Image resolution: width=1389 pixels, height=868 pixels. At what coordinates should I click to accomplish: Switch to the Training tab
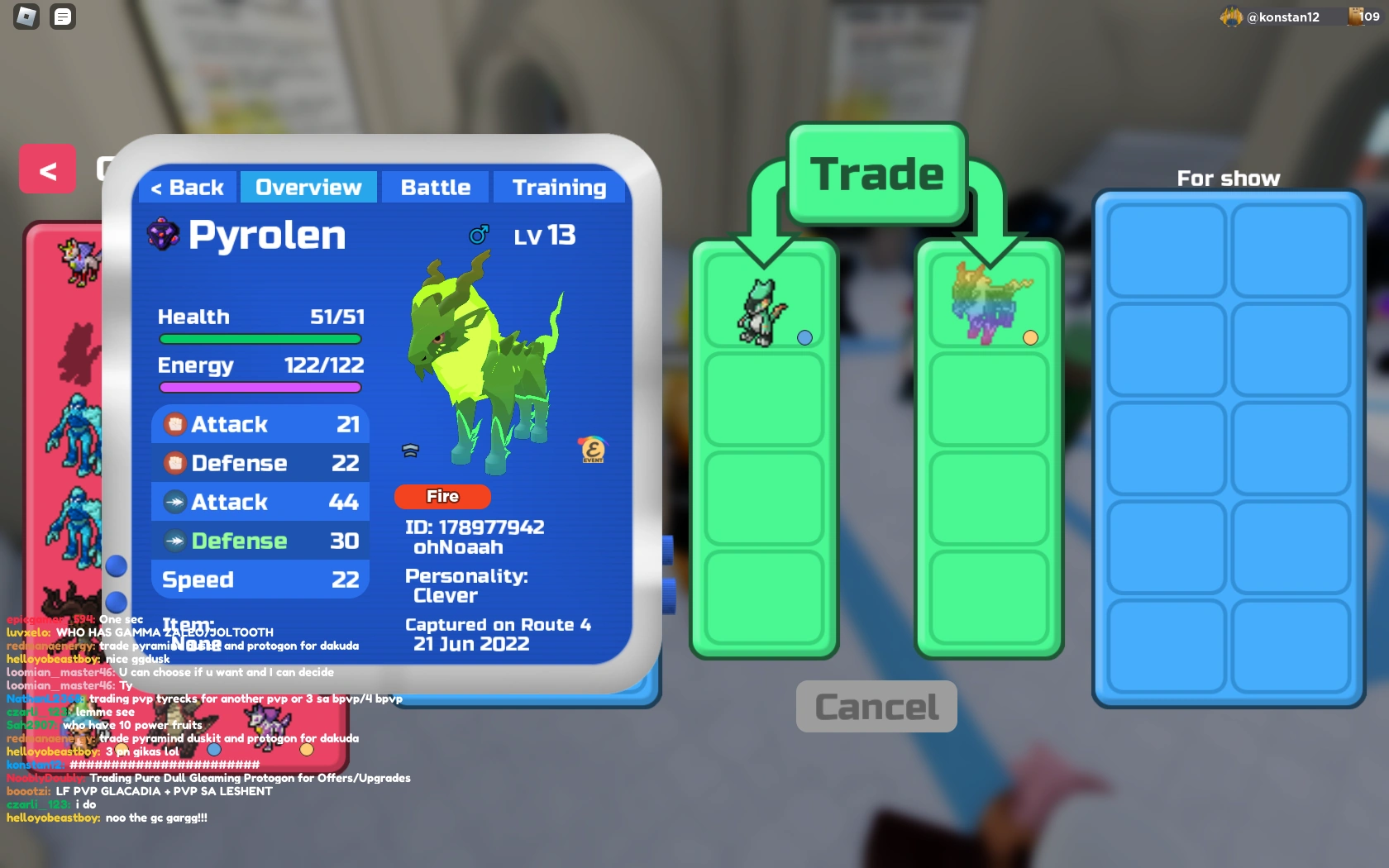click(559, 187)
